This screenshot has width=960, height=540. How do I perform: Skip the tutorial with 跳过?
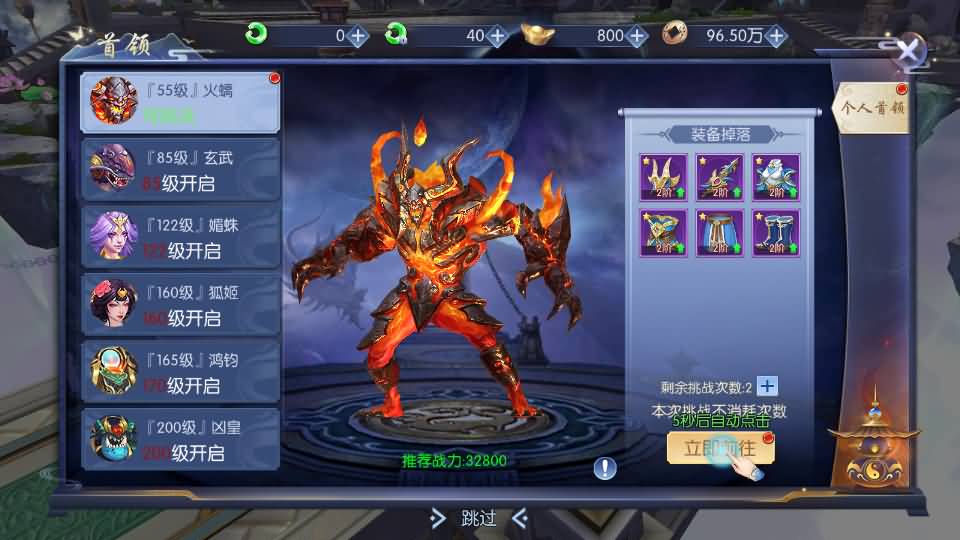coord(478,518)
